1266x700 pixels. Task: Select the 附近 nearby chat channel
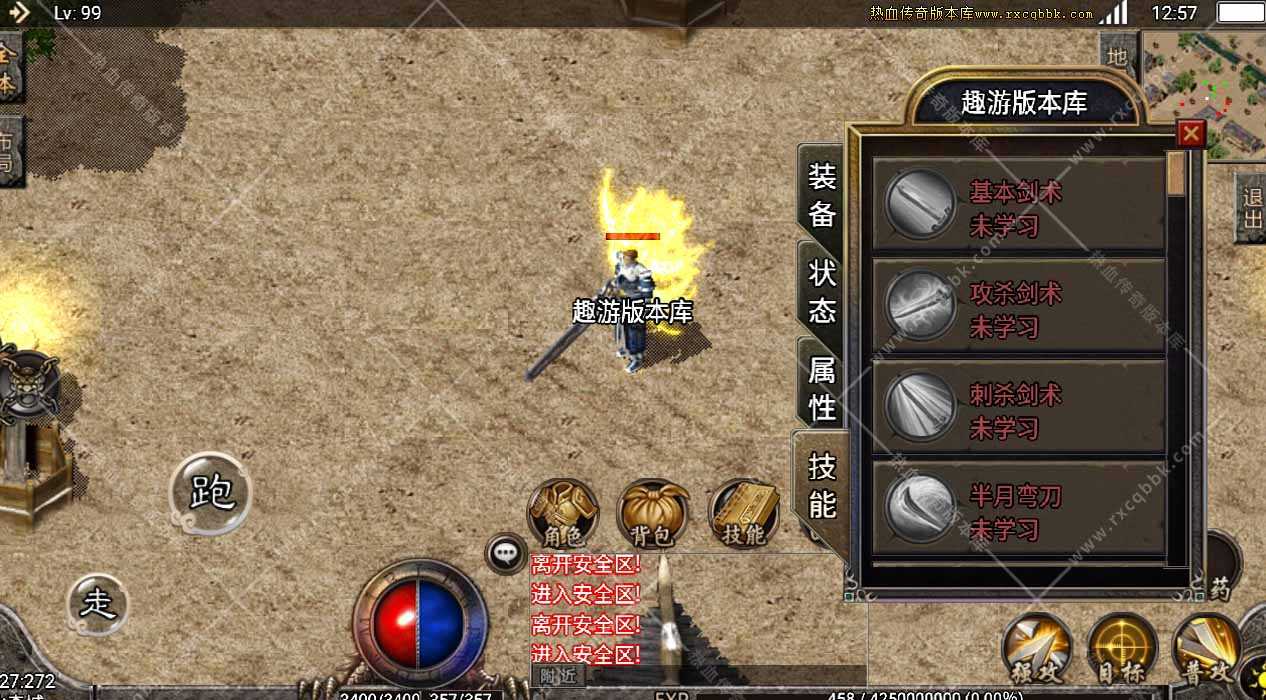click(558, 675)
